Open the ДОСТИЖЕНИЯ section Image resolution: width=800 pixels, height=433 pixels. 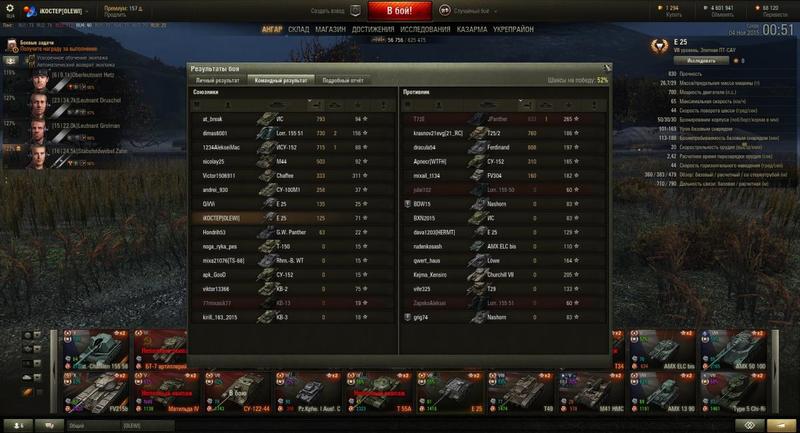point(373,30)
